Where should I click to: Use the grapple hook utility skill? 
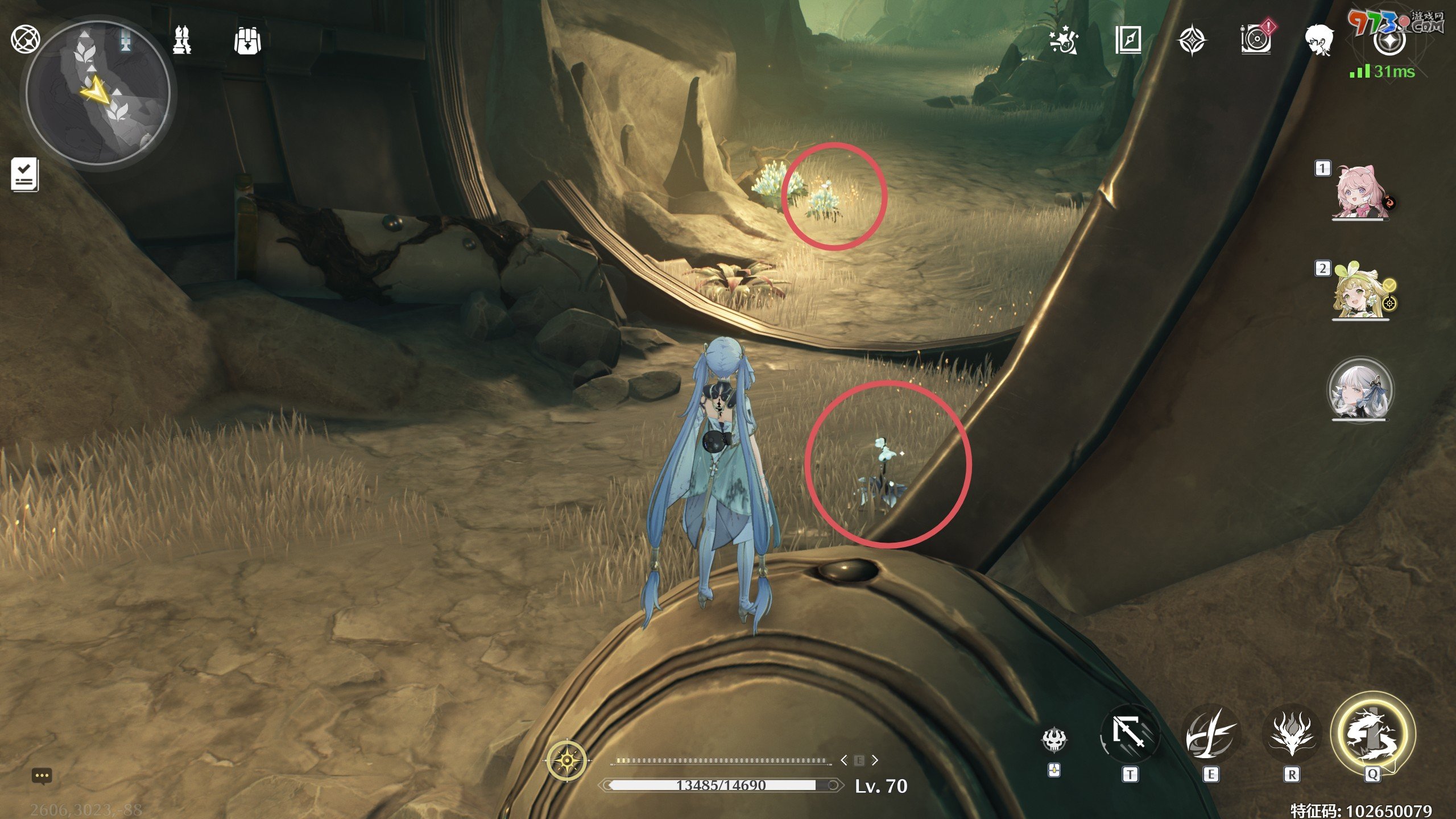[1130, 734]
